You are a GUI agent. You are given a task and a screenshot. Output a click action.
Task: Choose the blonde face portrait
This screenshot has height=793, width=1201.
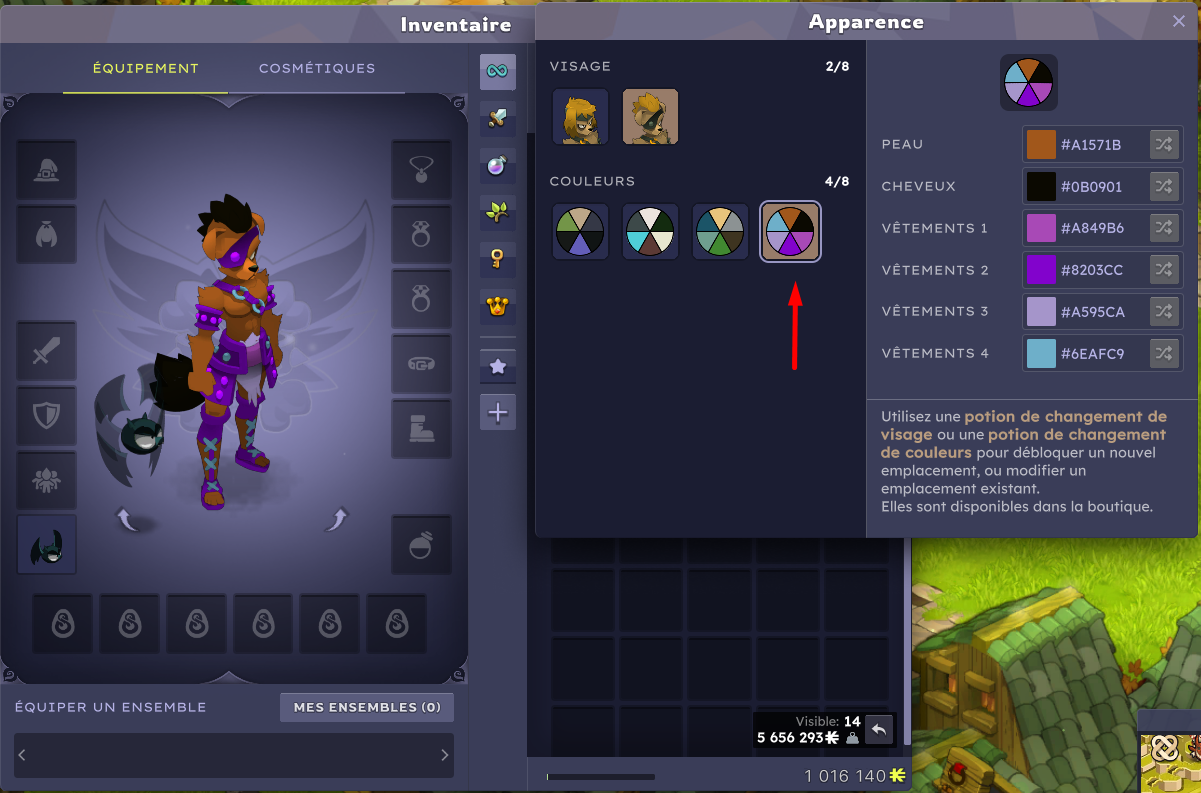point(580,117)
